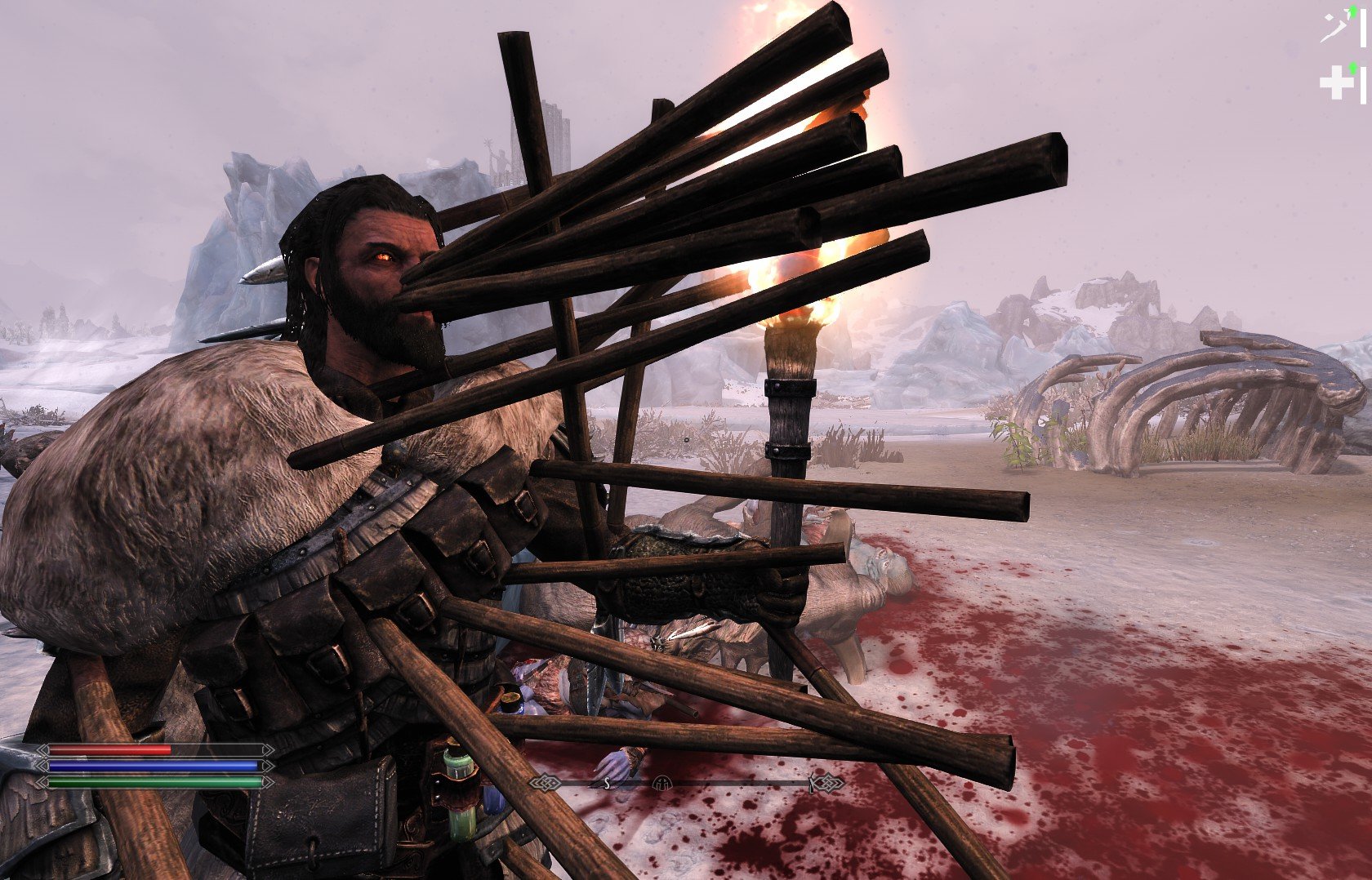
Task: Select the dome-shaped location marker on the compass
Action: pyautogui.click(x=662, y=784)
